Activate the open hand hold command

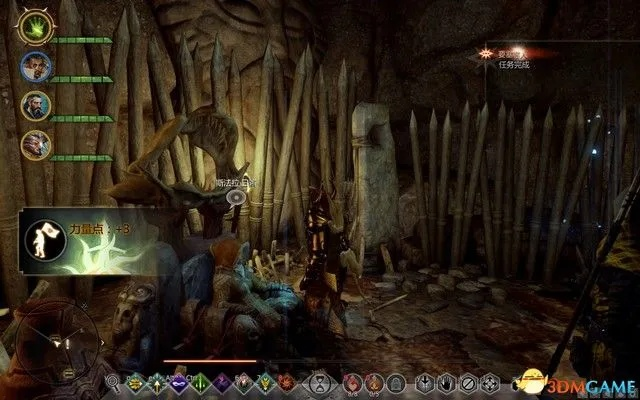[447, 382]
